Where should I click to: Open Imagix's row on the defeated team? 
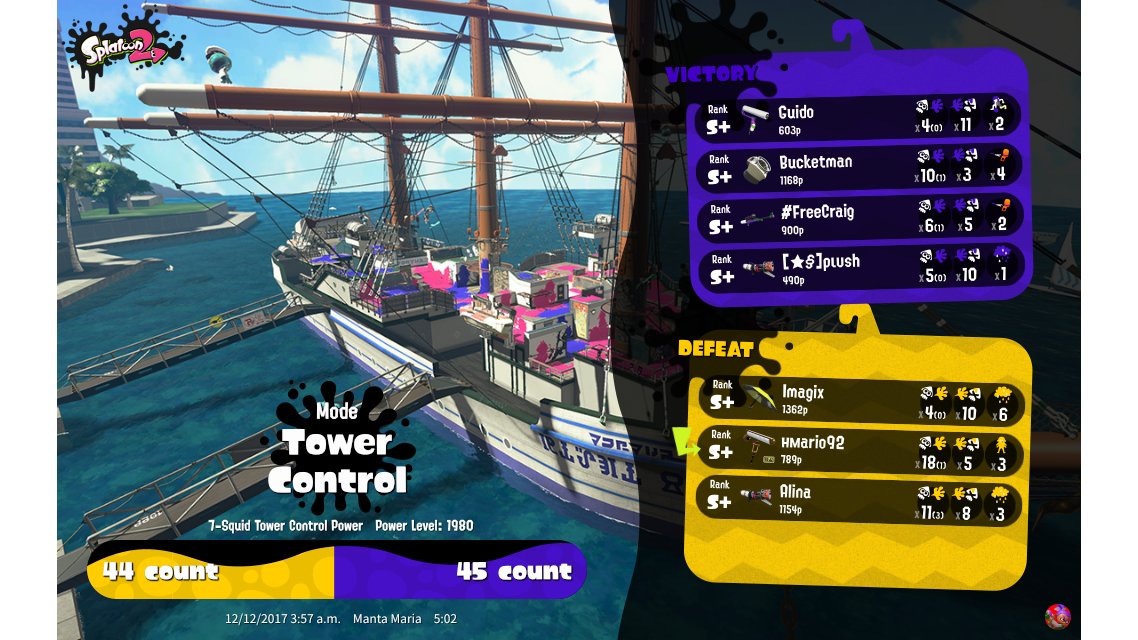pos(860,400)
